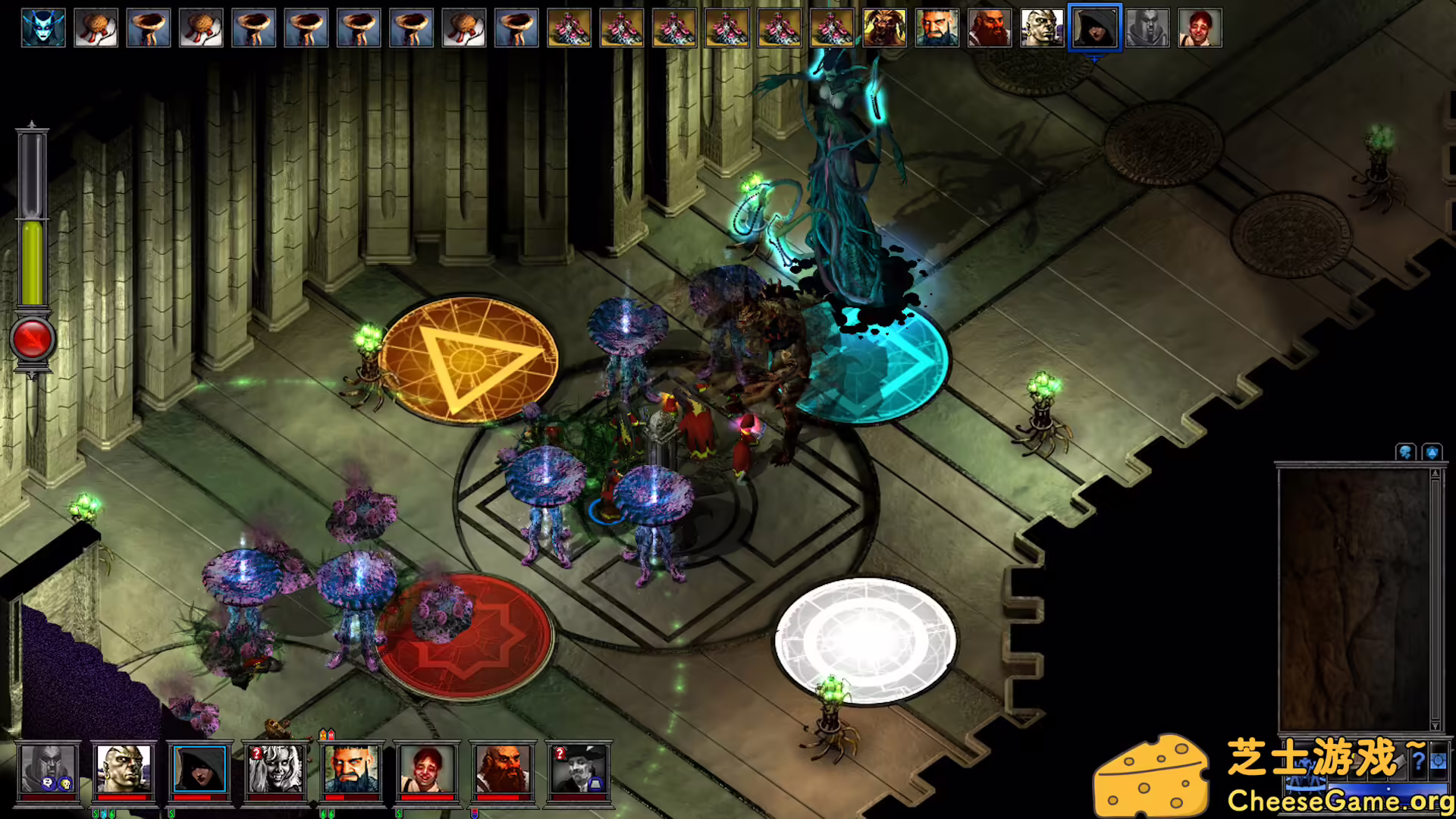This screenshot has height=819, width=1456.
Task: Select the pink mushroom creature portrait in the initiative bar
Action: coord(570,27)
